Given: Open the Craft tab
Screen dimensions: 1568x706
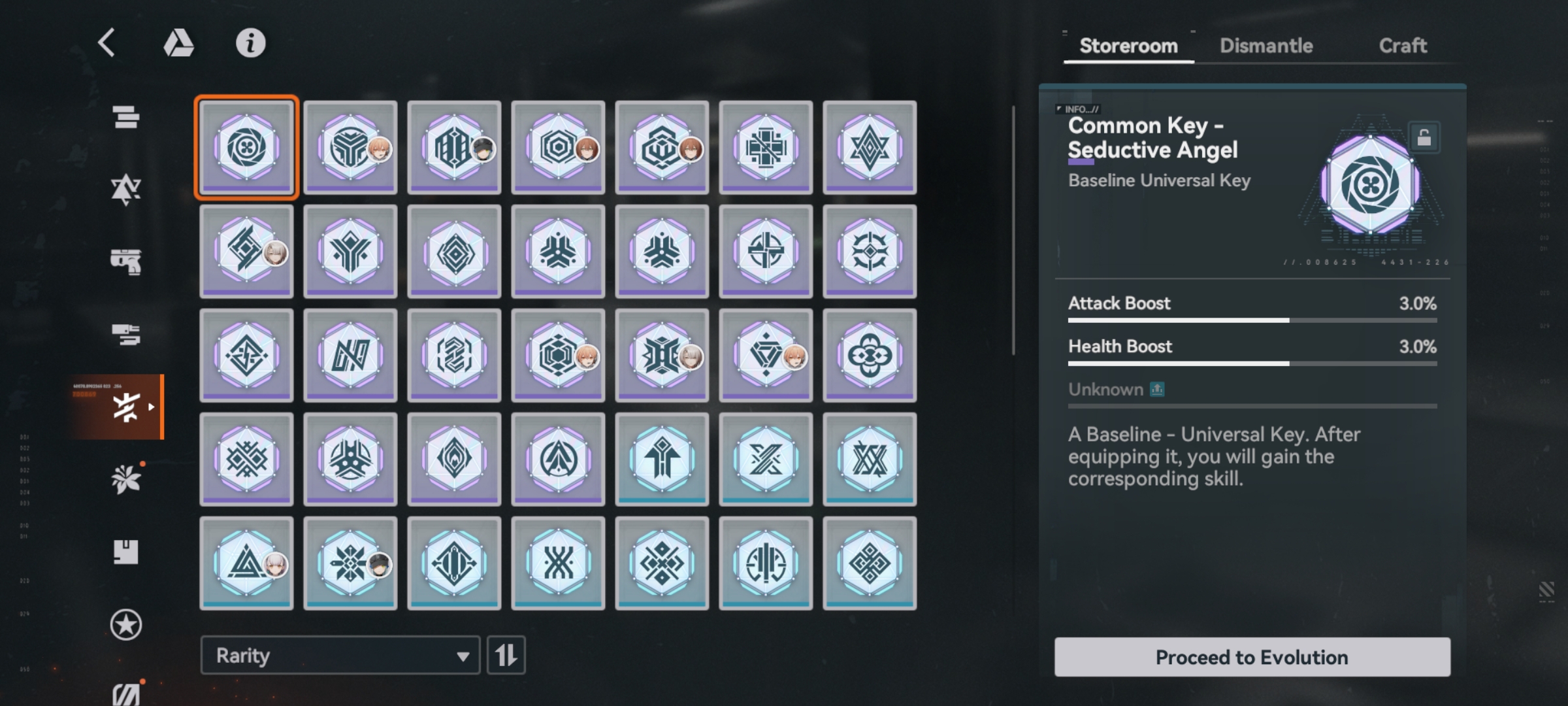Looking at the screenshot, I should point(1402,46).
